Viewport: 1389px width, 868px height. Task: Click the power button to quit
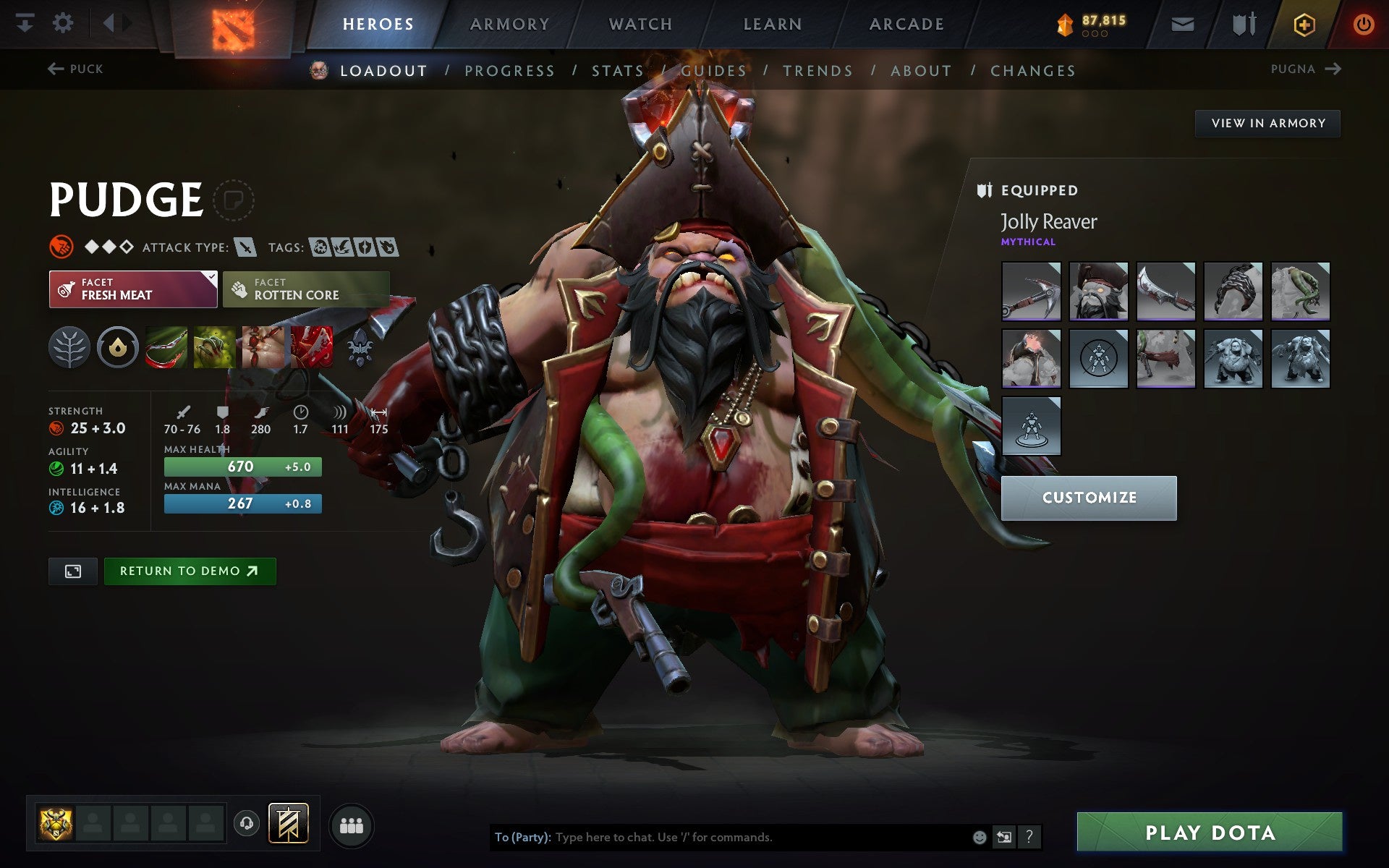pos(1362,23)
